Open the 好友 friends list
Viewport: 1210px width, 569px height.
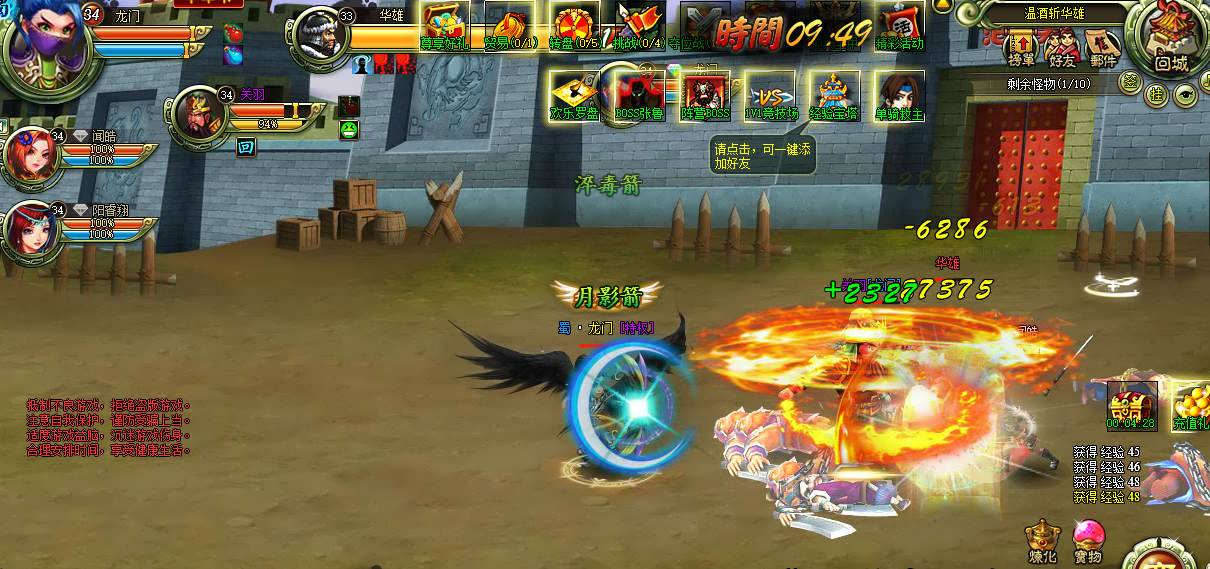point(1062,47)
